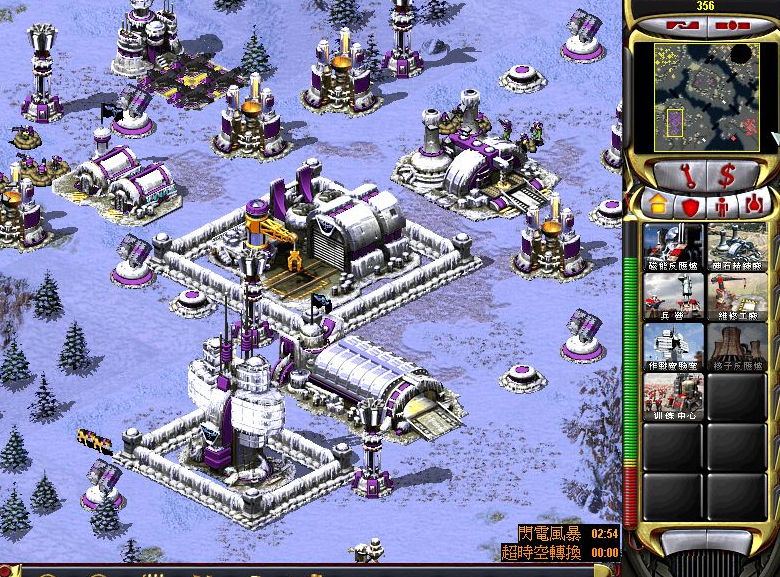Build an Ore Refinery (礦石精煉廠)
Image resolution: width=780 pixels, height=577 pixels.
coord(737,246)
